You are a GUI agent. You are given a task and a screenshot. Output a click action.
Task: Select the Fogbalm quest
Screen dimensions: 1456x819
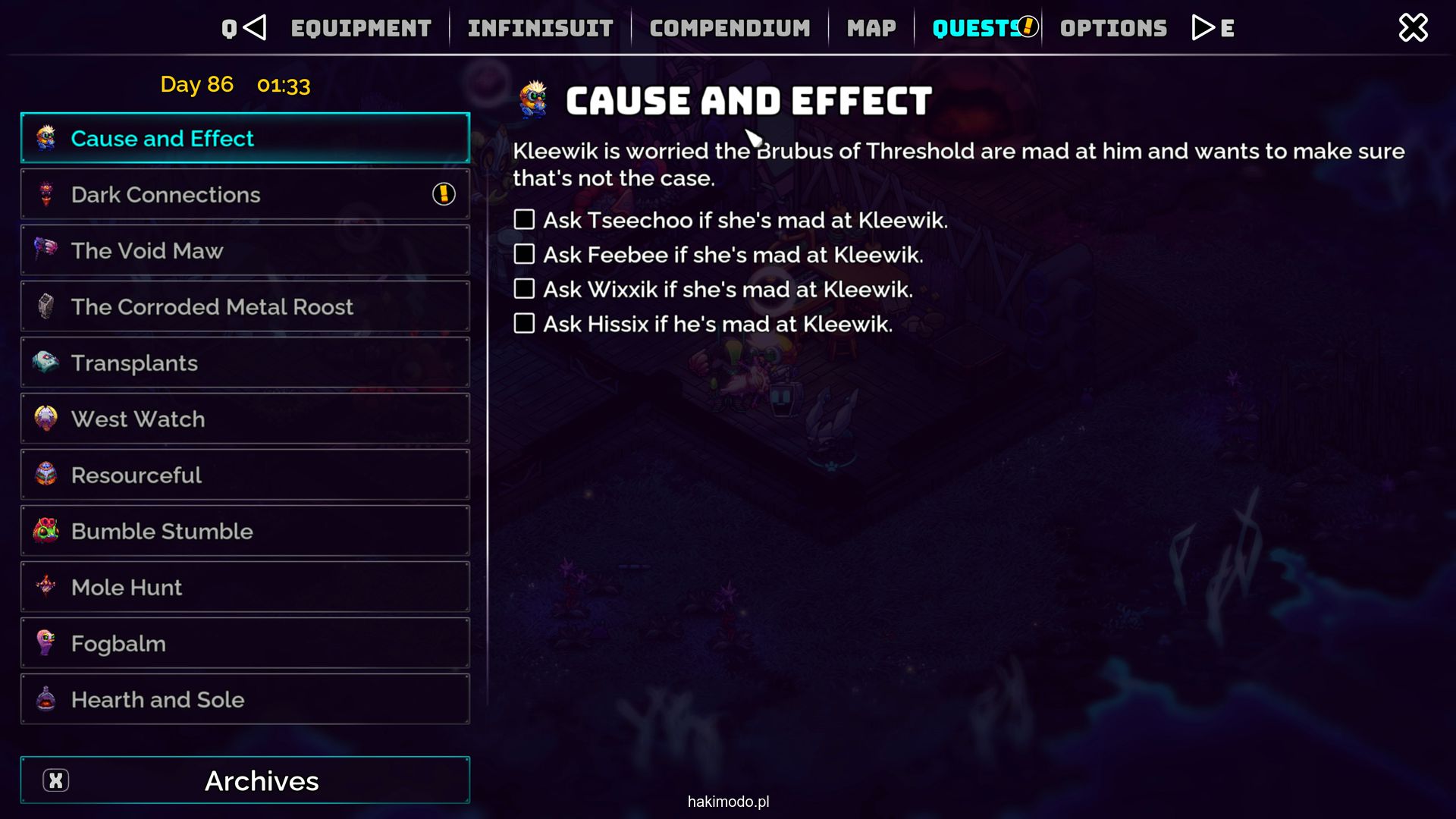[245, 643]
